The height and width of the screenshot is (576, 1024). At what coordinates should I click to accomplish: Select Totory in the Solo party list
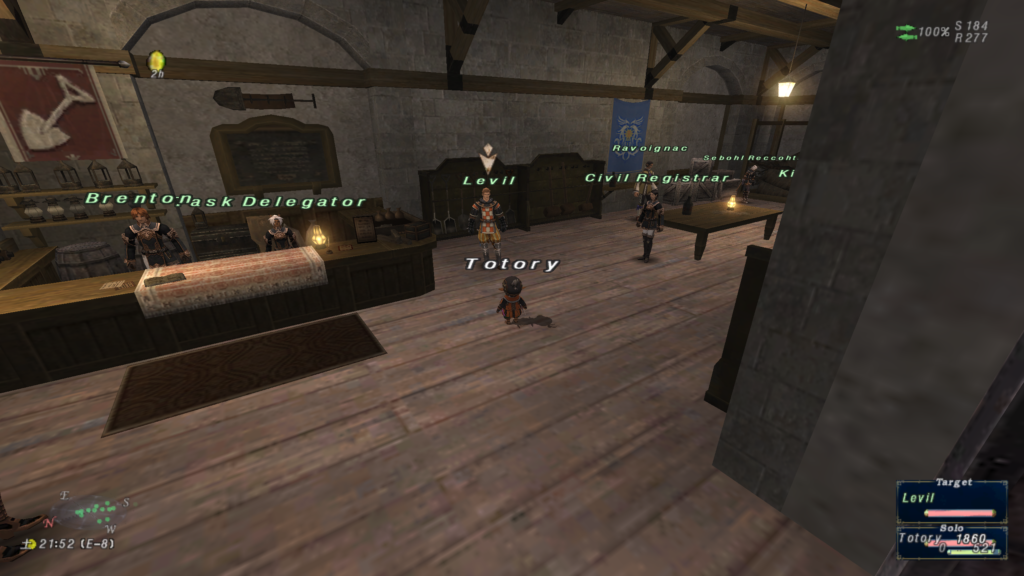pyautogui.click(x=951, y=541)
